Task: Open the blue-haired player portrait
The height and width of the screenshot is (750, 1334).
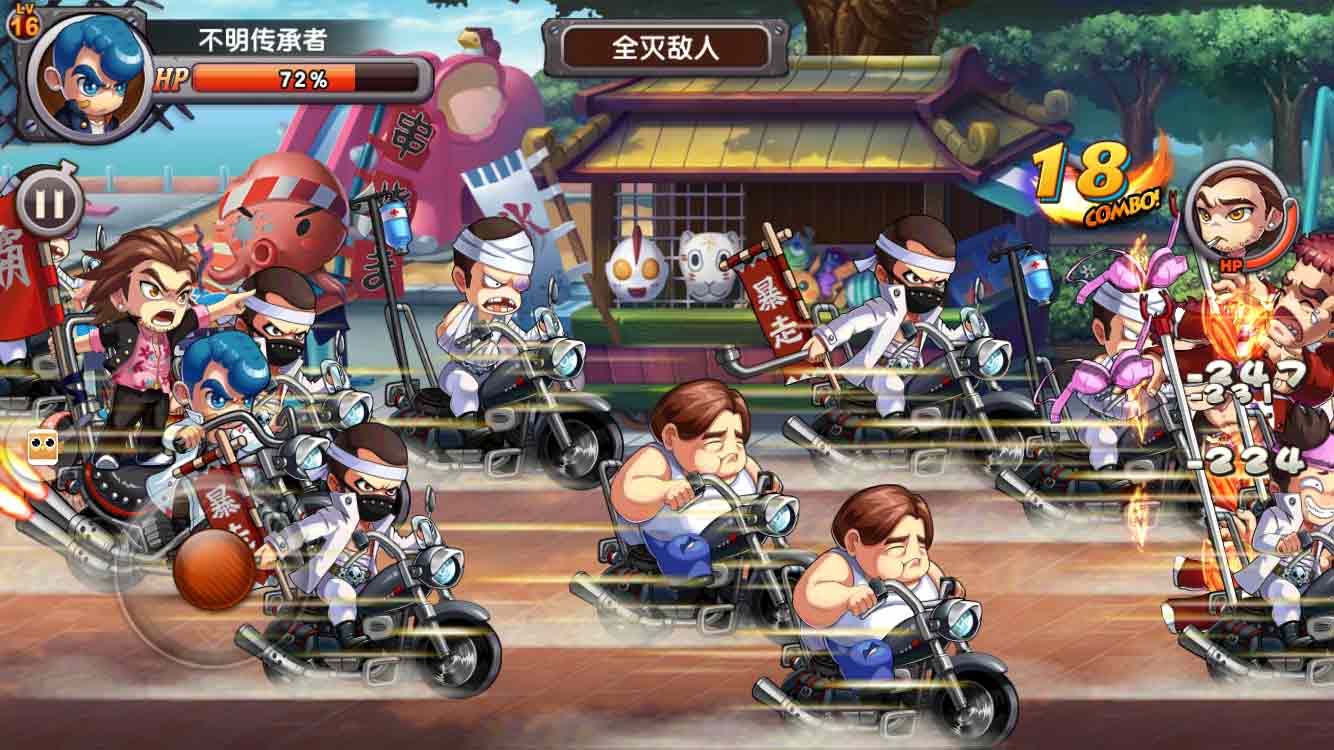Action: tap(88, 75)
